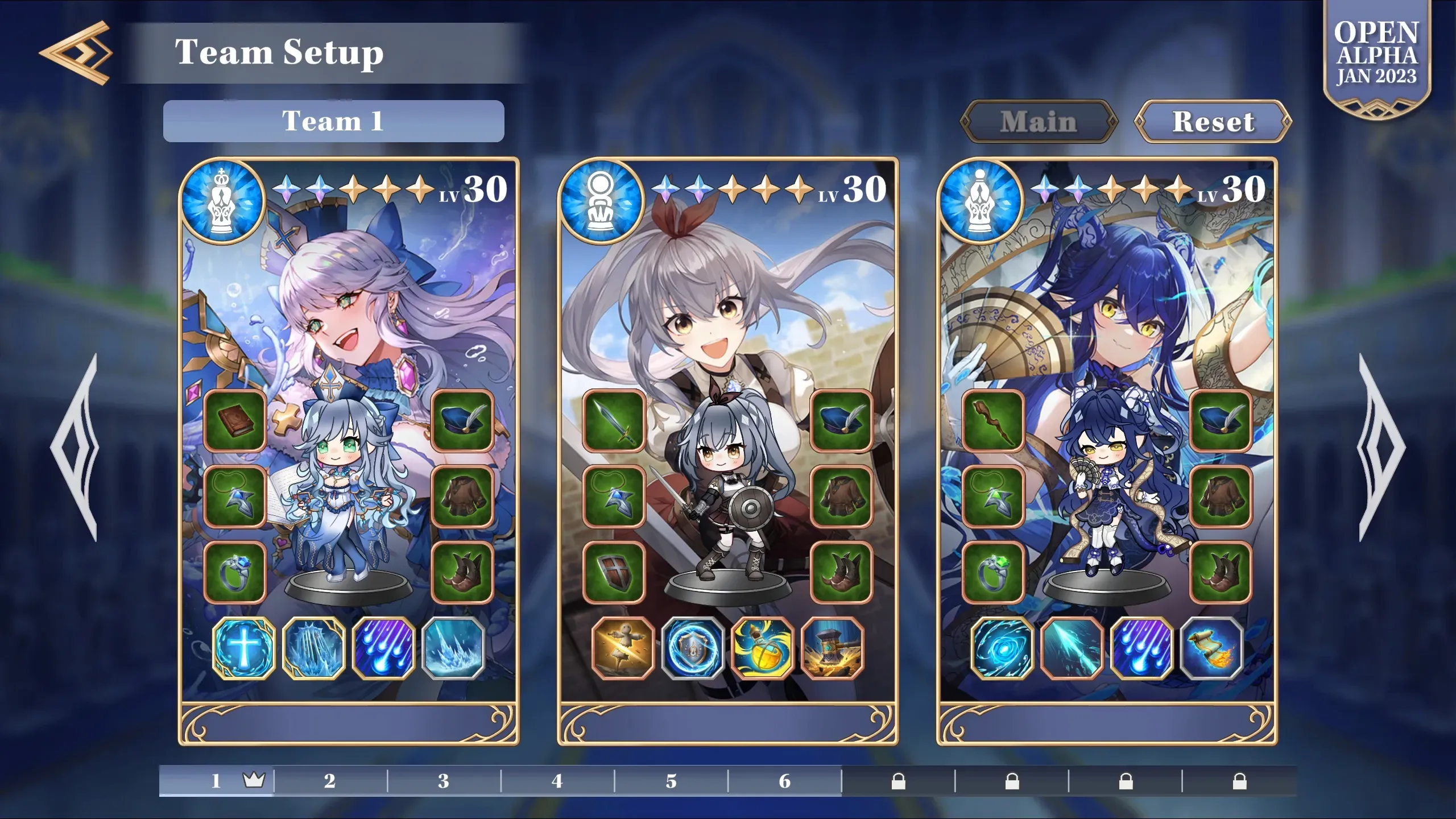The height and width of the screenshot is (819, 1456).
Task: Choose the wooden shield equipment slot
Action: [x=614, y=572]
